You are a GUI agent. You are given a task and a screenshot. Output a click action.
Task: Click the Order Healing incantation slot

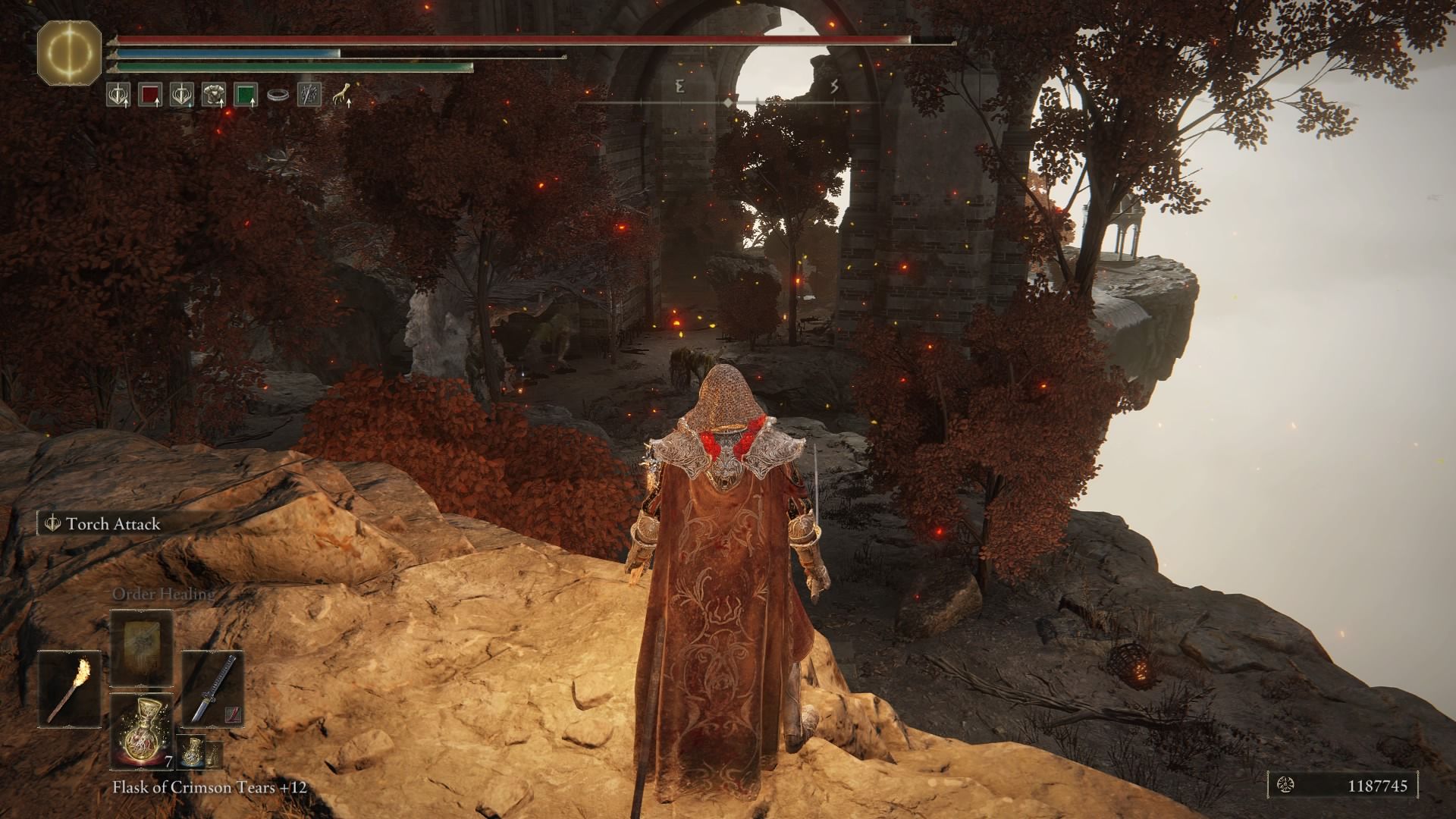click(x=141, y=648)
